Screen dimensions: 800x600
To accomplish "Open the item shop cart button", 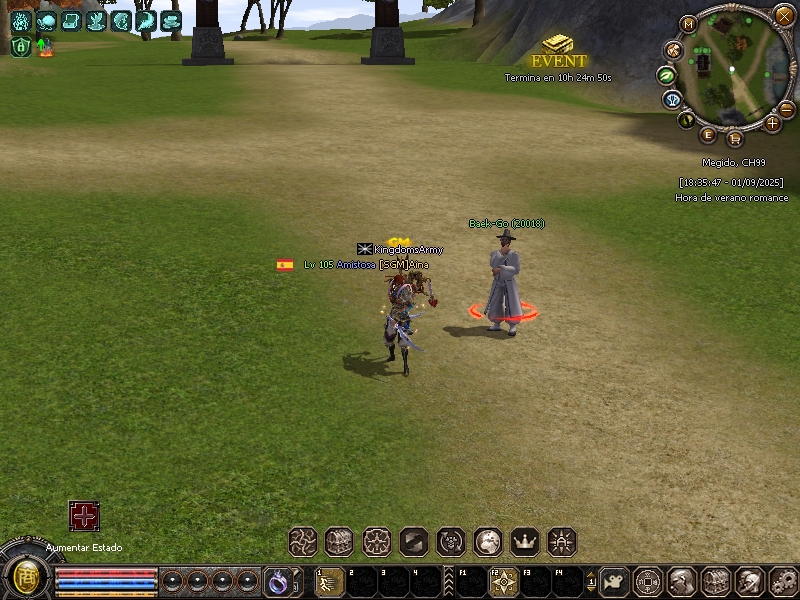I will (x=735, y=138).
